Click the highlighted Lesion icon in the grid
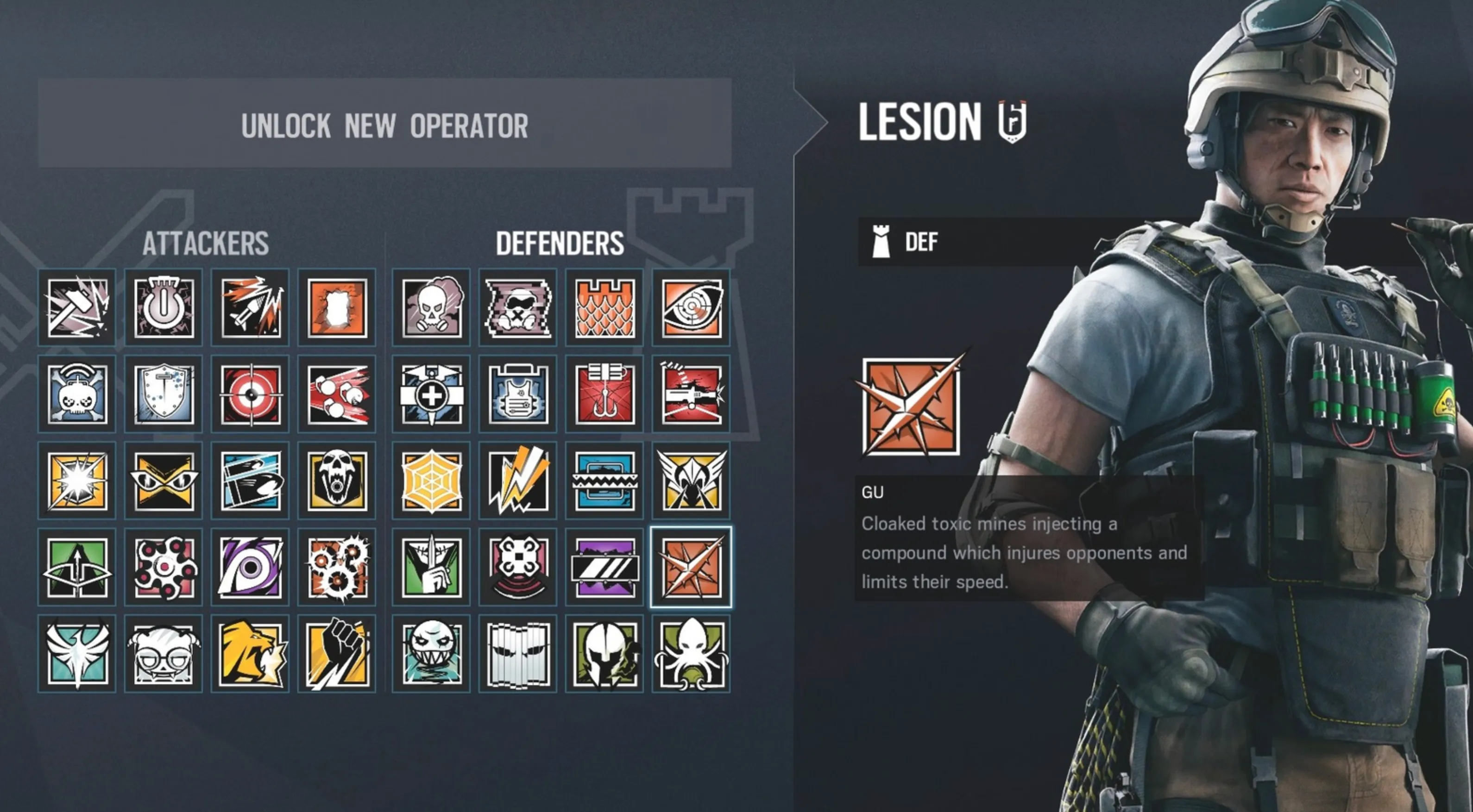Screen dimensions: 1473x812 click(691, 566)
